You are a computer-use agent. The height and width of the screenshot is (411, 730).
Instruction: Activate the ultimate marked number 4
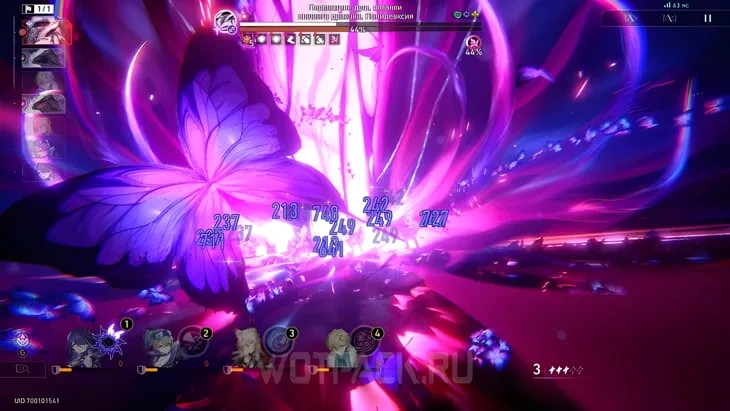pyautogui.click(x=362, y=340)
